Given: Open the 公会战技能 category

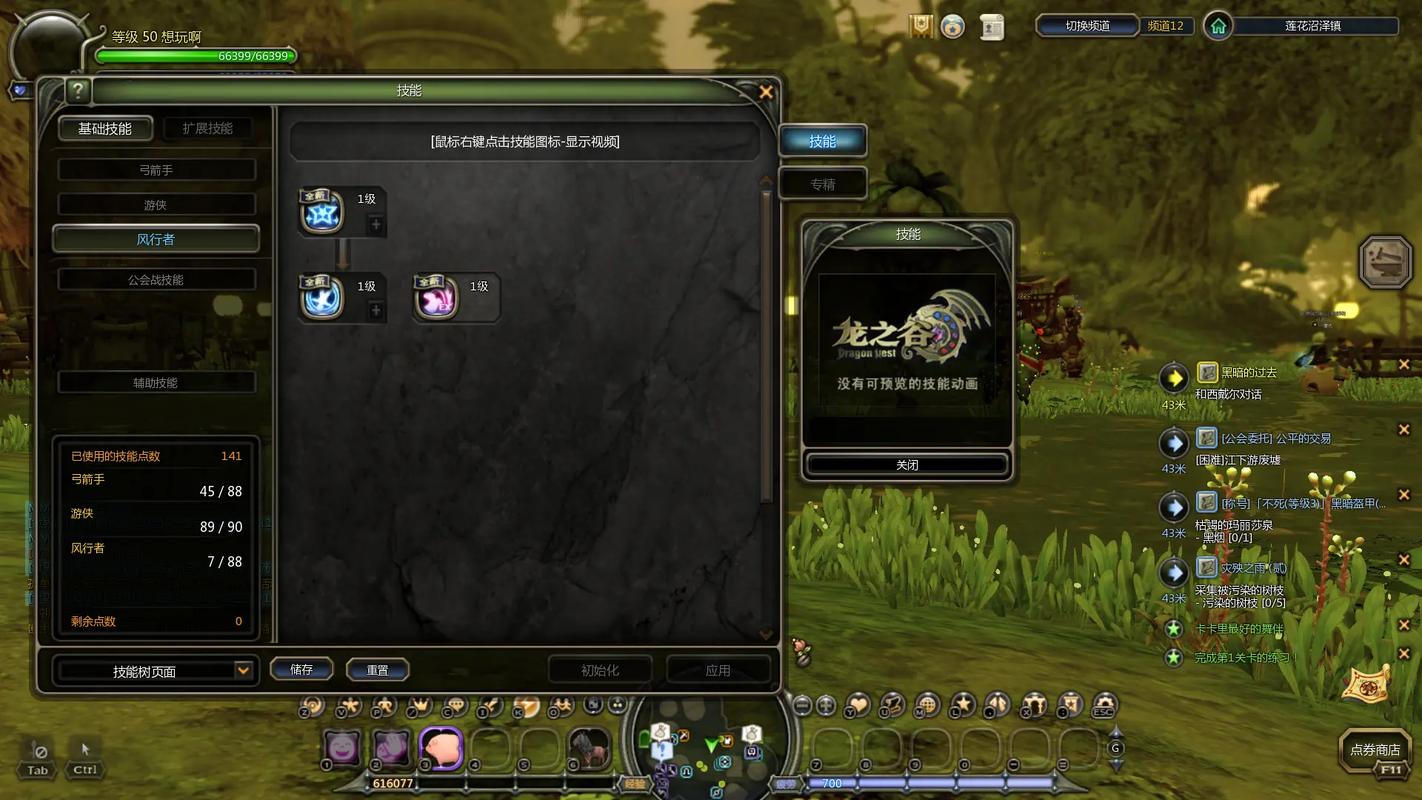Looking at the screenshot, I should click(156, 280).
